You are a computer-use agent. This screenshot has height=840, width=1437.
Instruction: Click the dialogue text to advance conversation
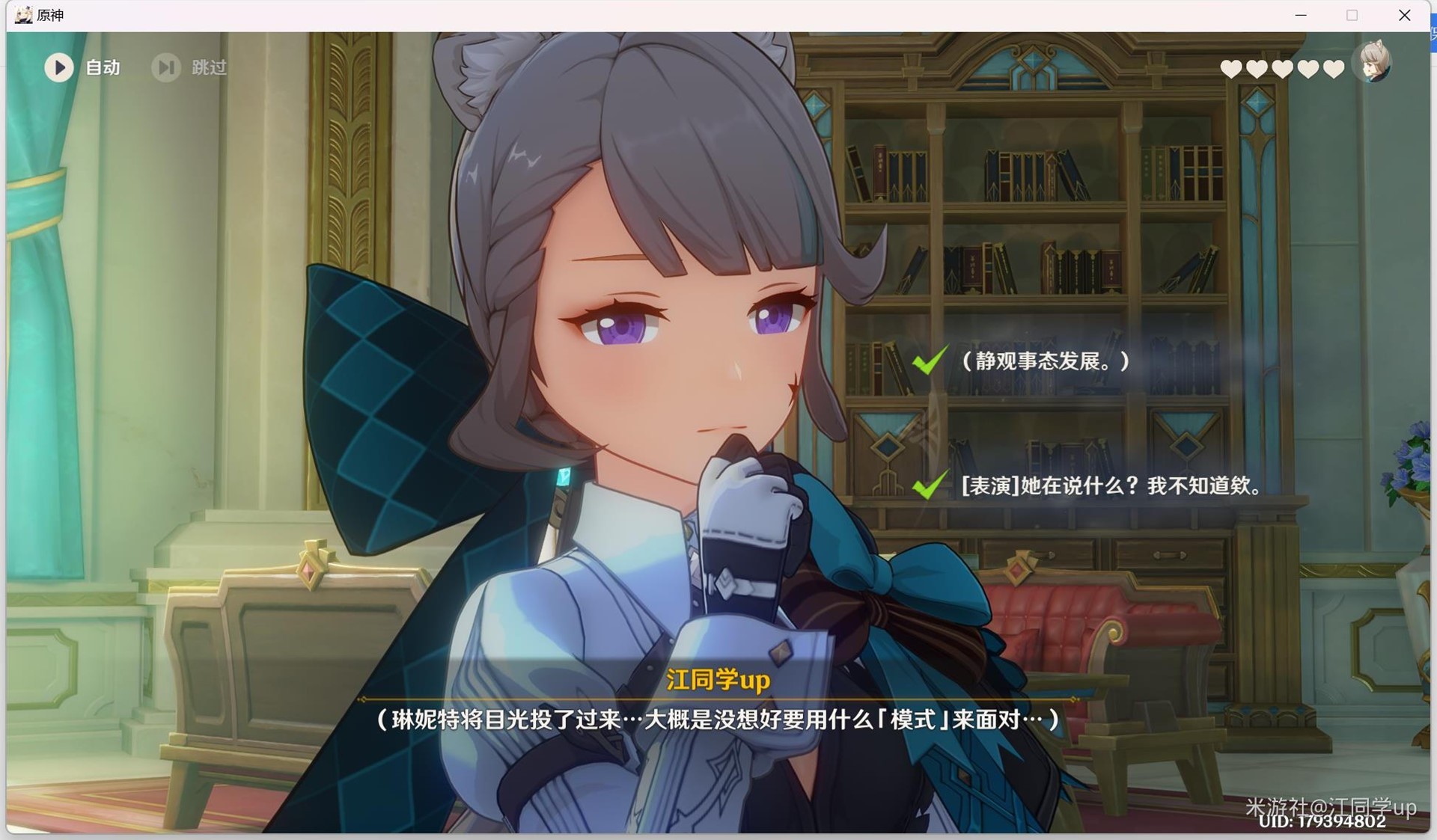click(x=716, y=720)
